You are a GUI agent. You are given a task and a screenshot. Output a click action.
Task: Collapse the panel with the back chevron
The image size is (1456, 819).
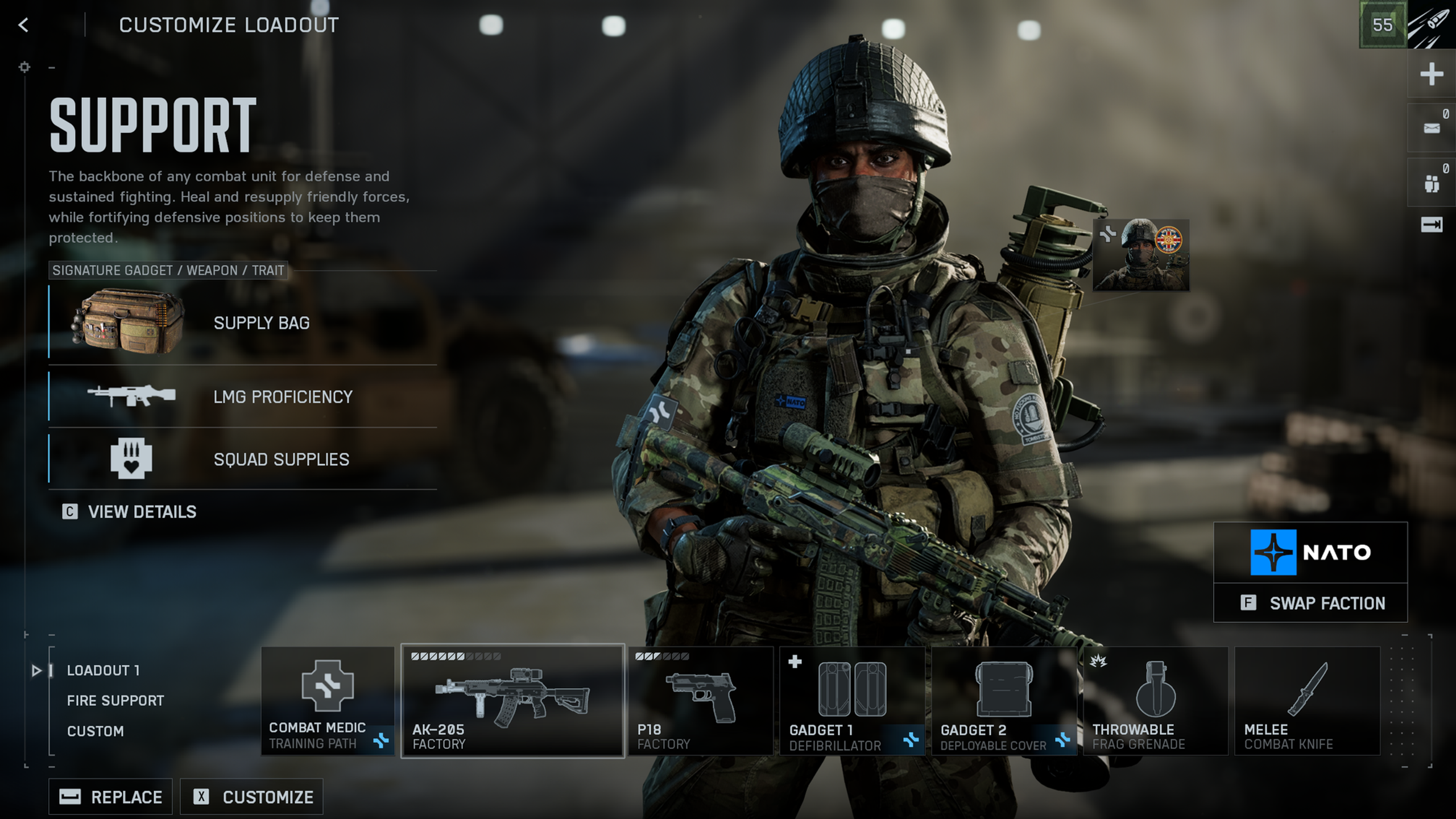pos(23,24)
